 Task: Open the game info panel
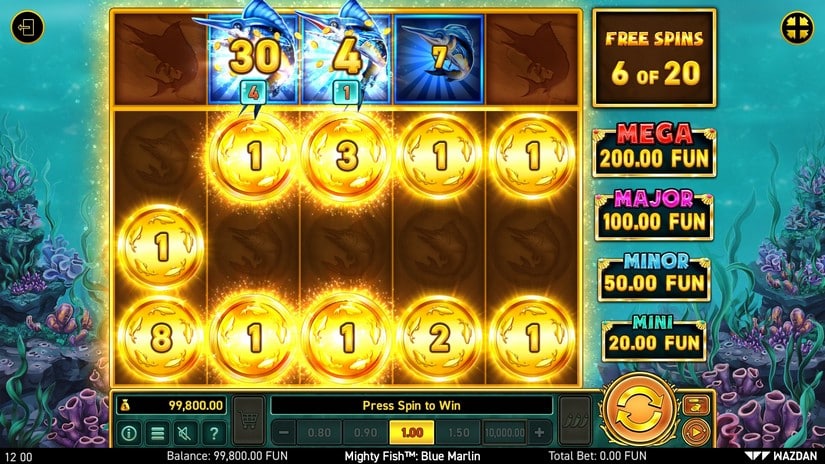coord(129,433)
